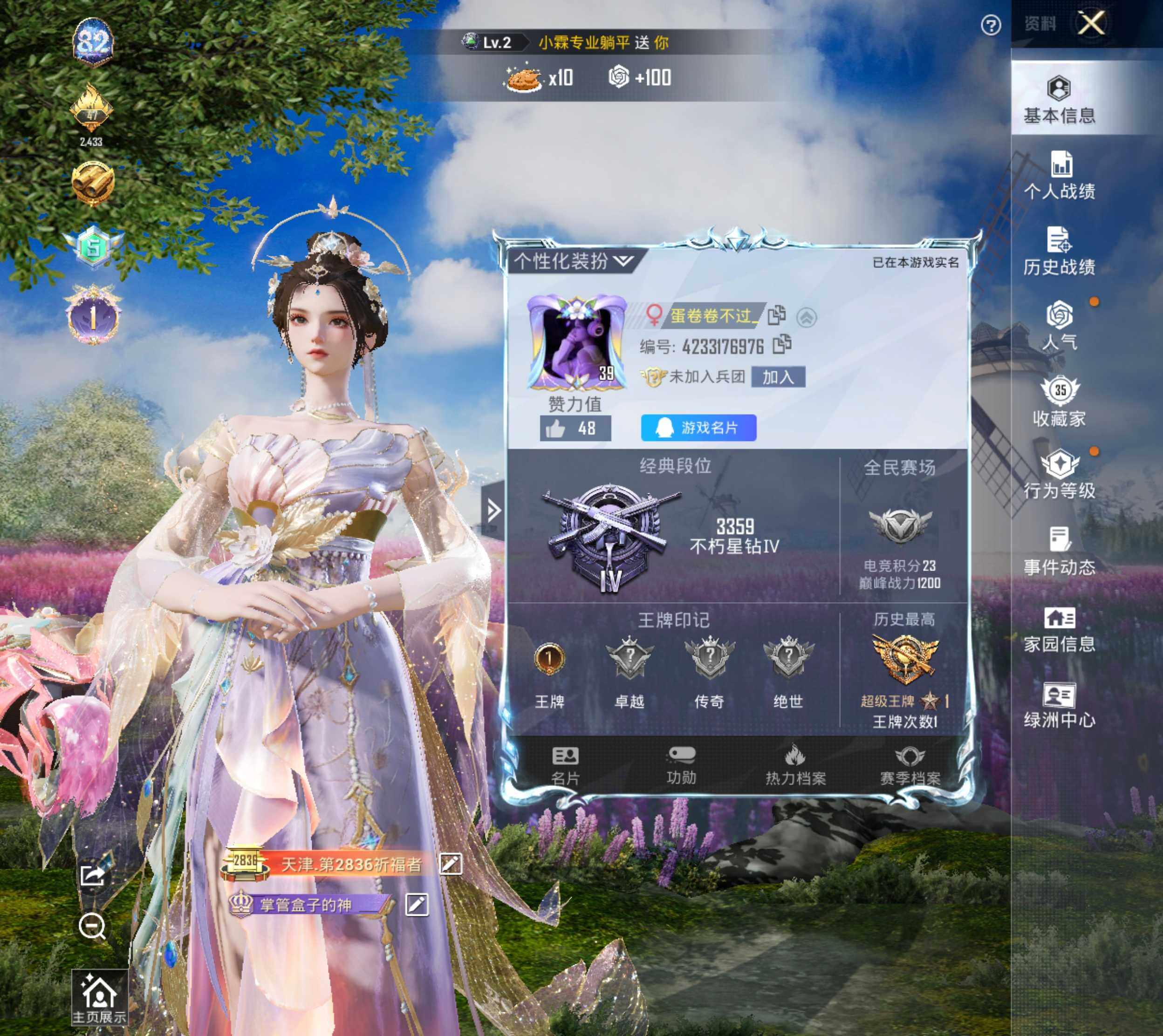Show the 行为等级 tab
This screenshot has width=1163, height=1036.
coord(1060,476)
